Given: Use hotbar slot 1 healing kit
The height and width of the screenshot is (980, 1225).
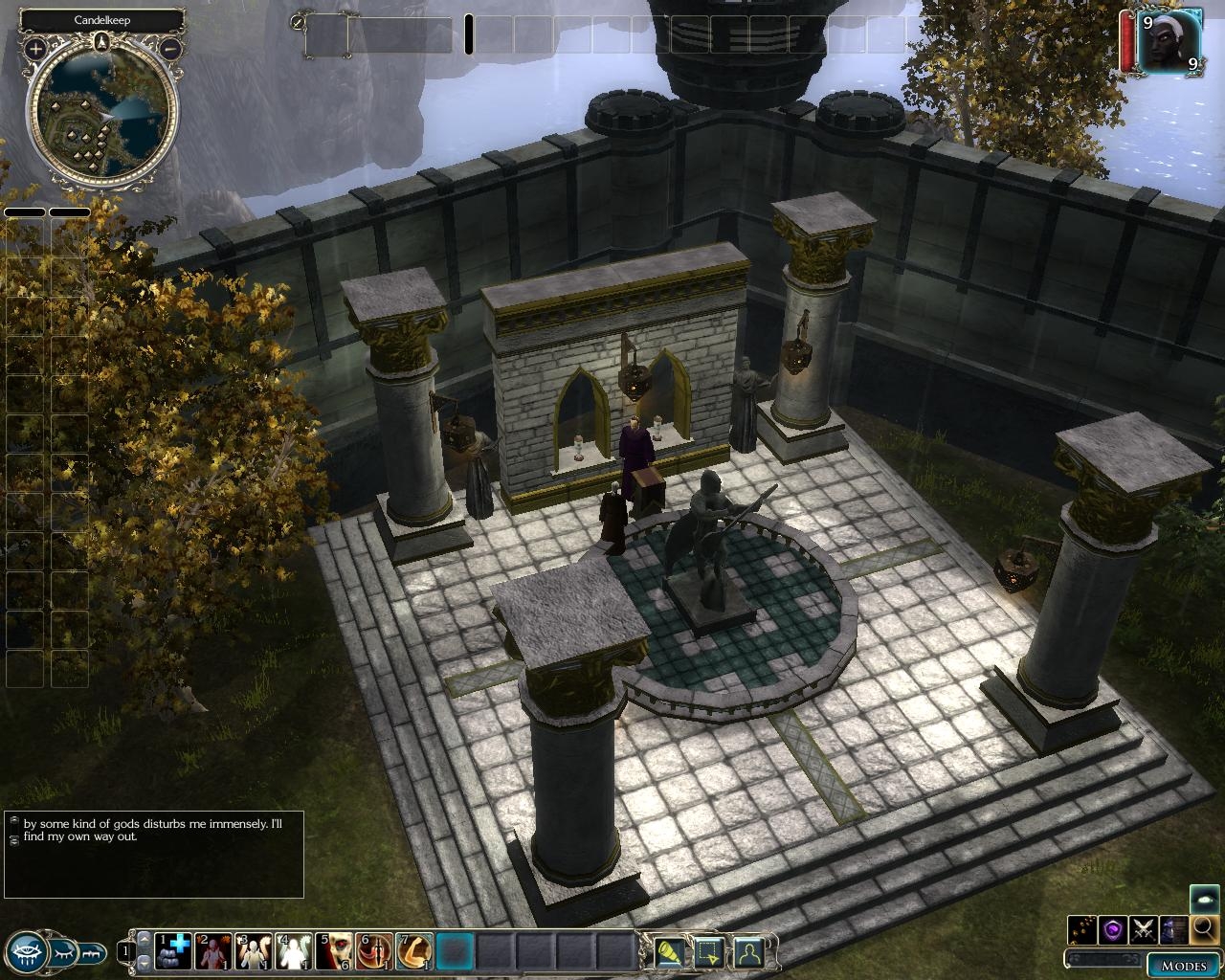Looking at the screenshot, I should pos(173,951).
